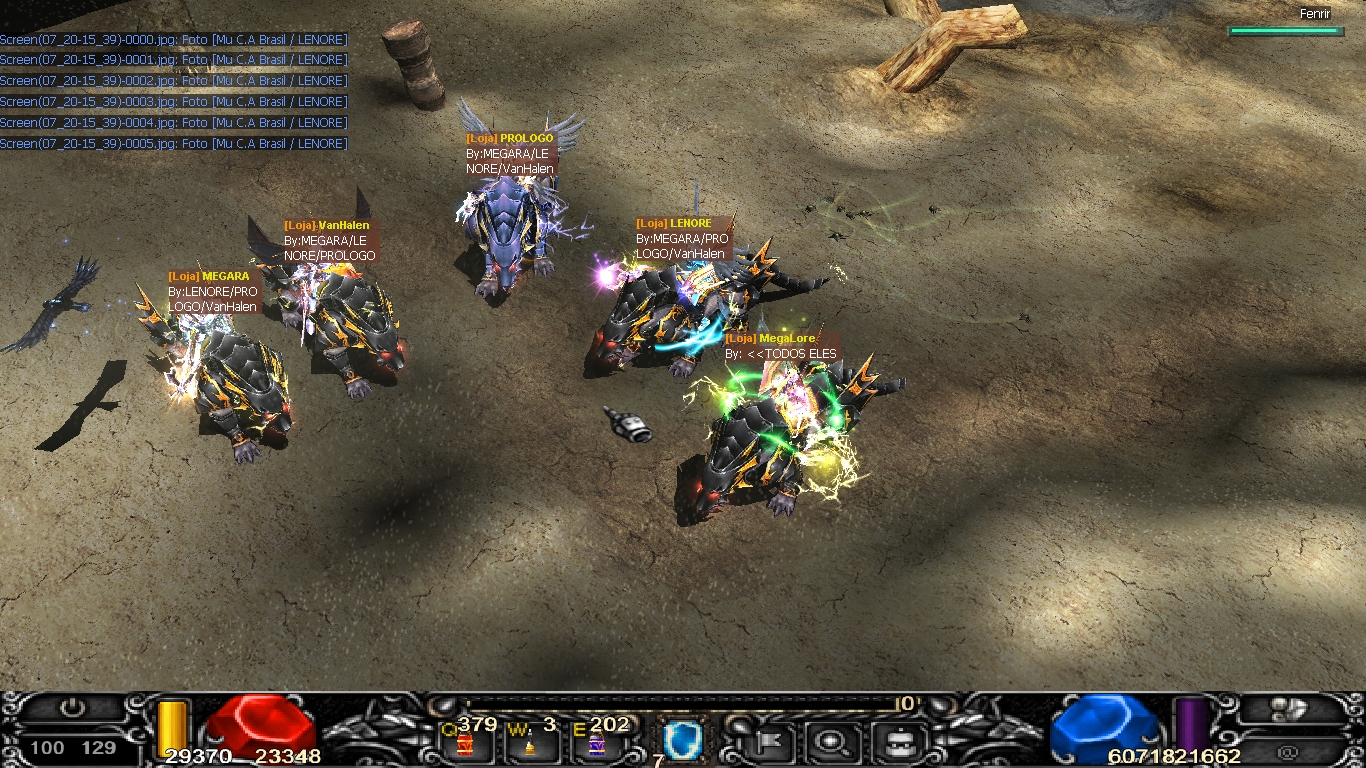
Task: Use the red potion in slot Q
Action: [464, 744]
